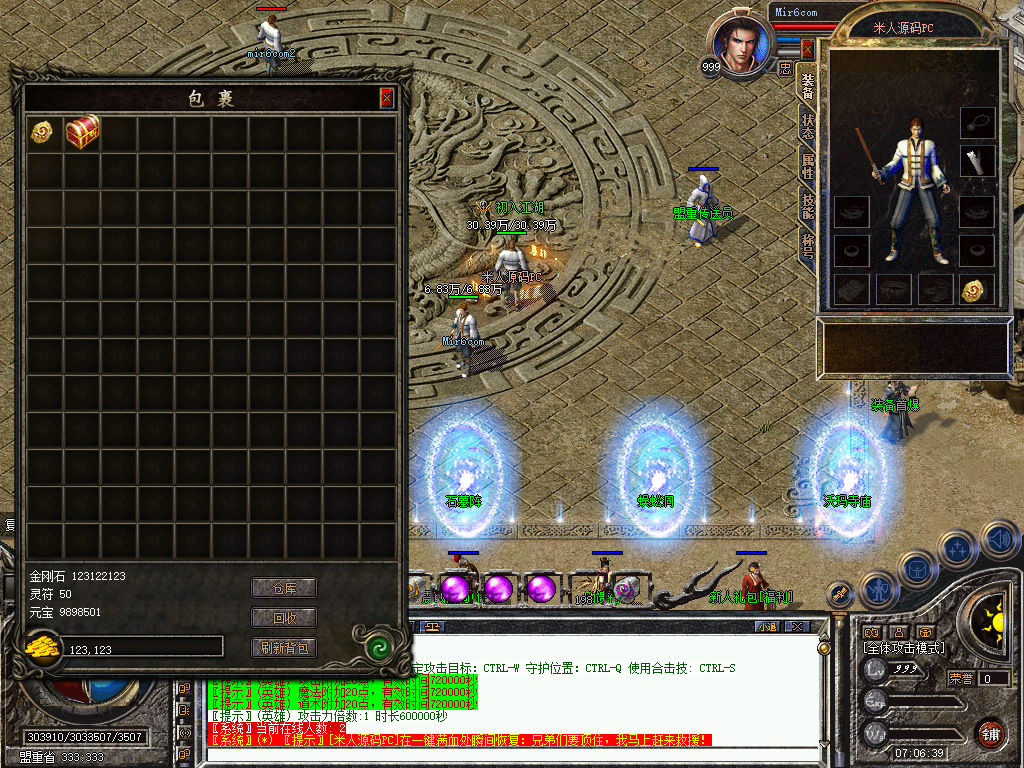Choose the 称号 titles tab

pos(808,246)
